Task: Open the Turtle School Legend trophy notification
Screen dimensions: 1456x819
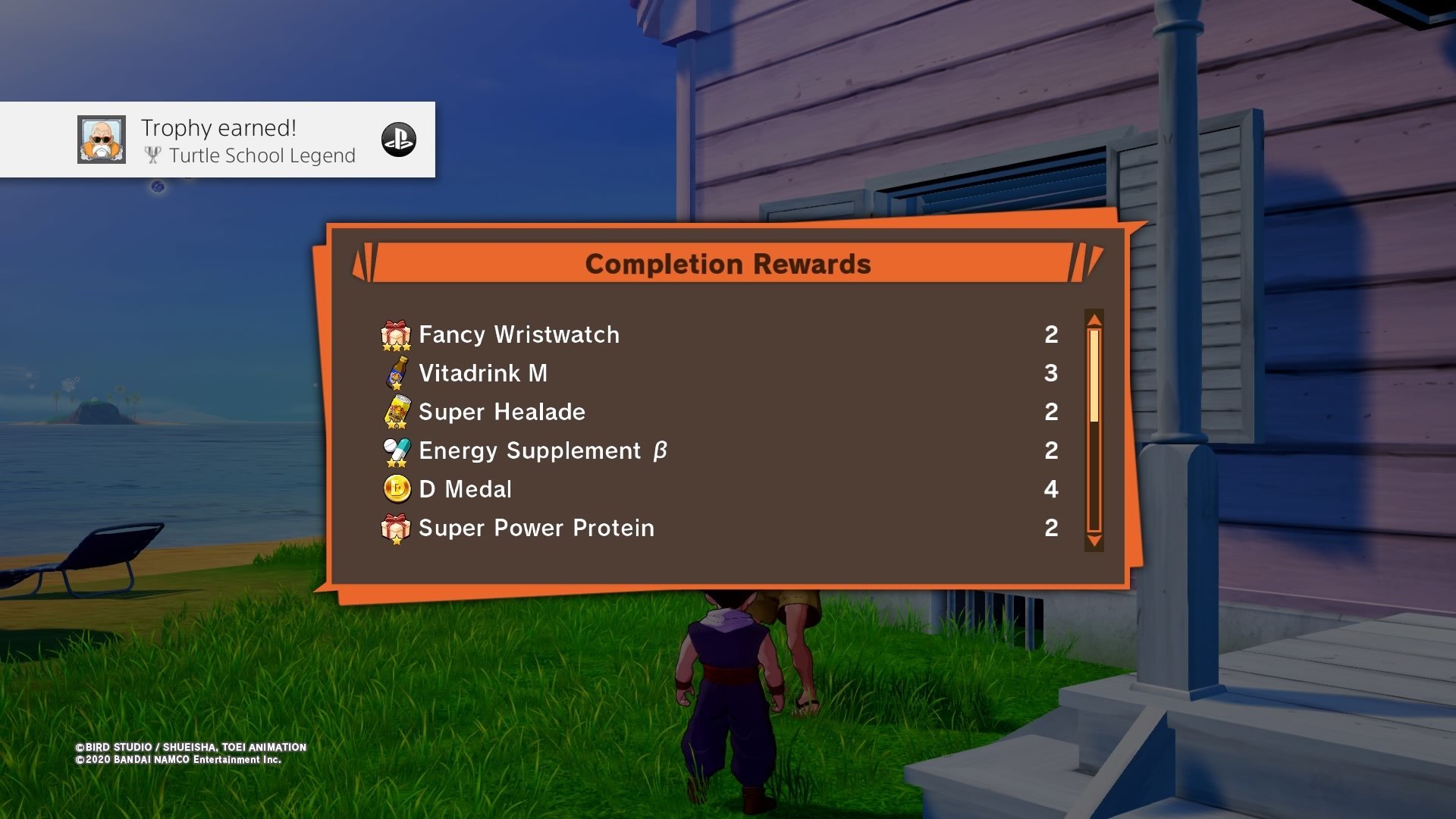Action: point(249,141)
